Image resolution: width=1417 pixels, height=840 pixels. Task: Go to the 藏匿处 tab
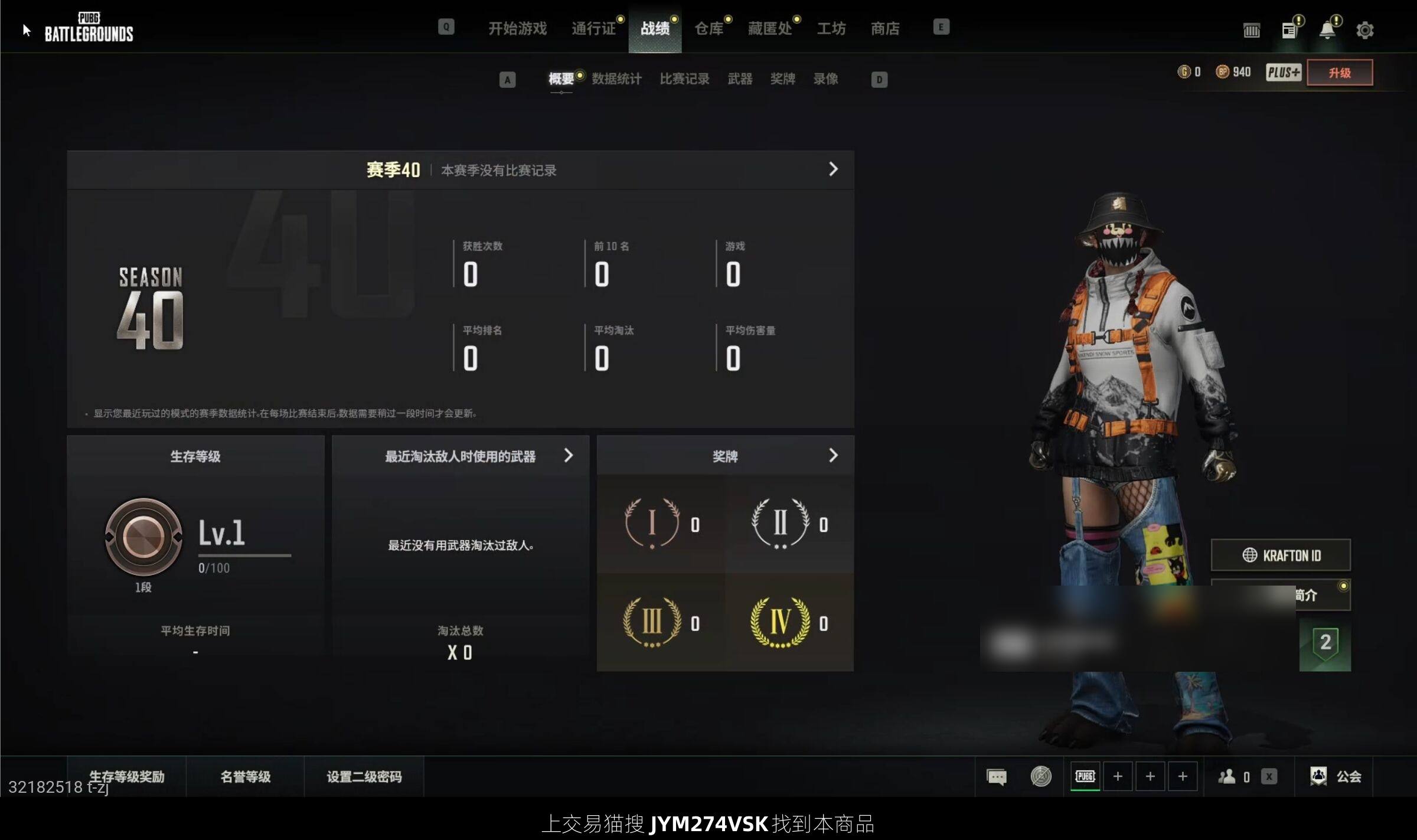[770, 28]
